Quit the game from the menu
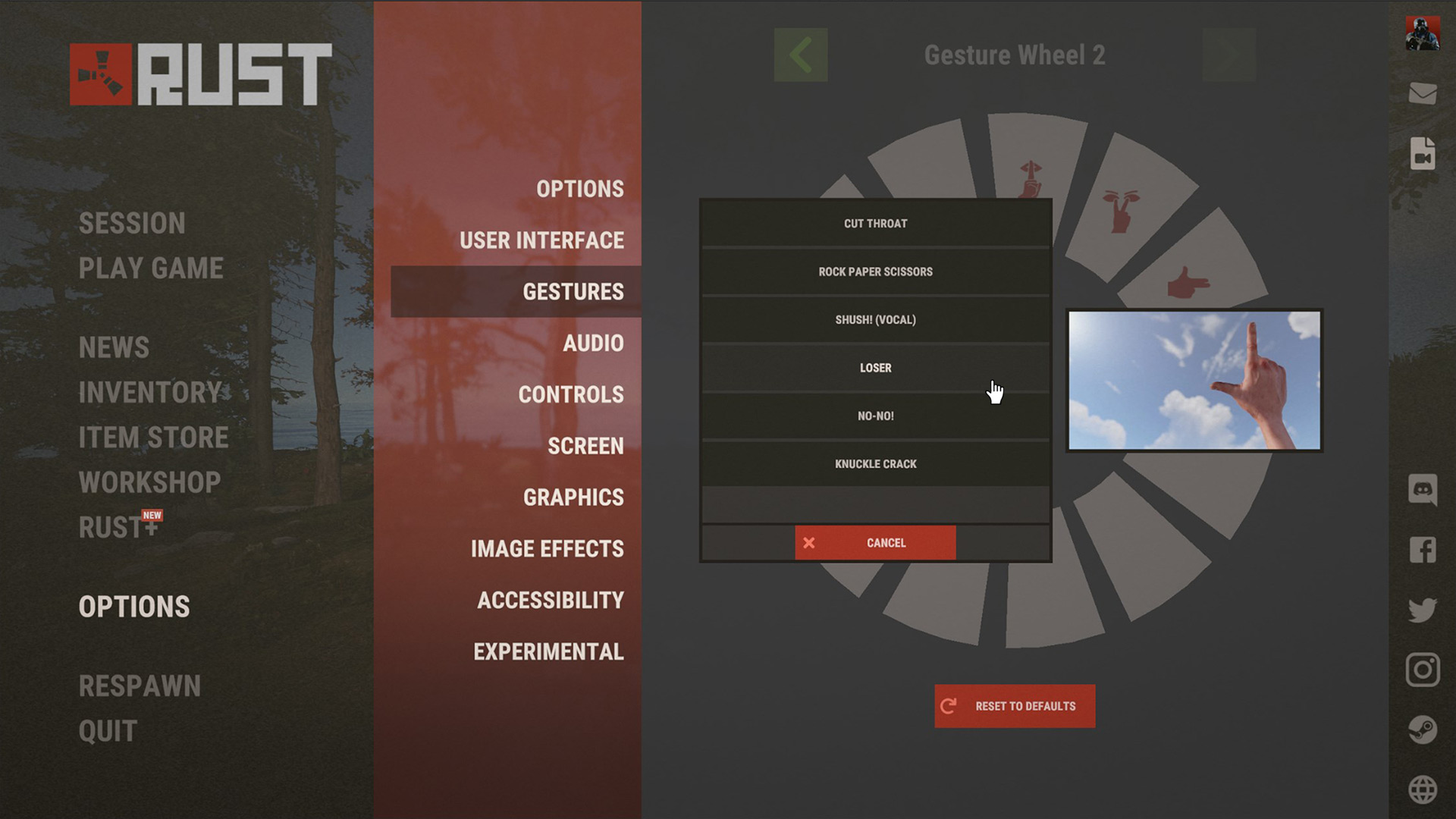The height and width of the screenshot is (819, 1456). coord(108,731)
